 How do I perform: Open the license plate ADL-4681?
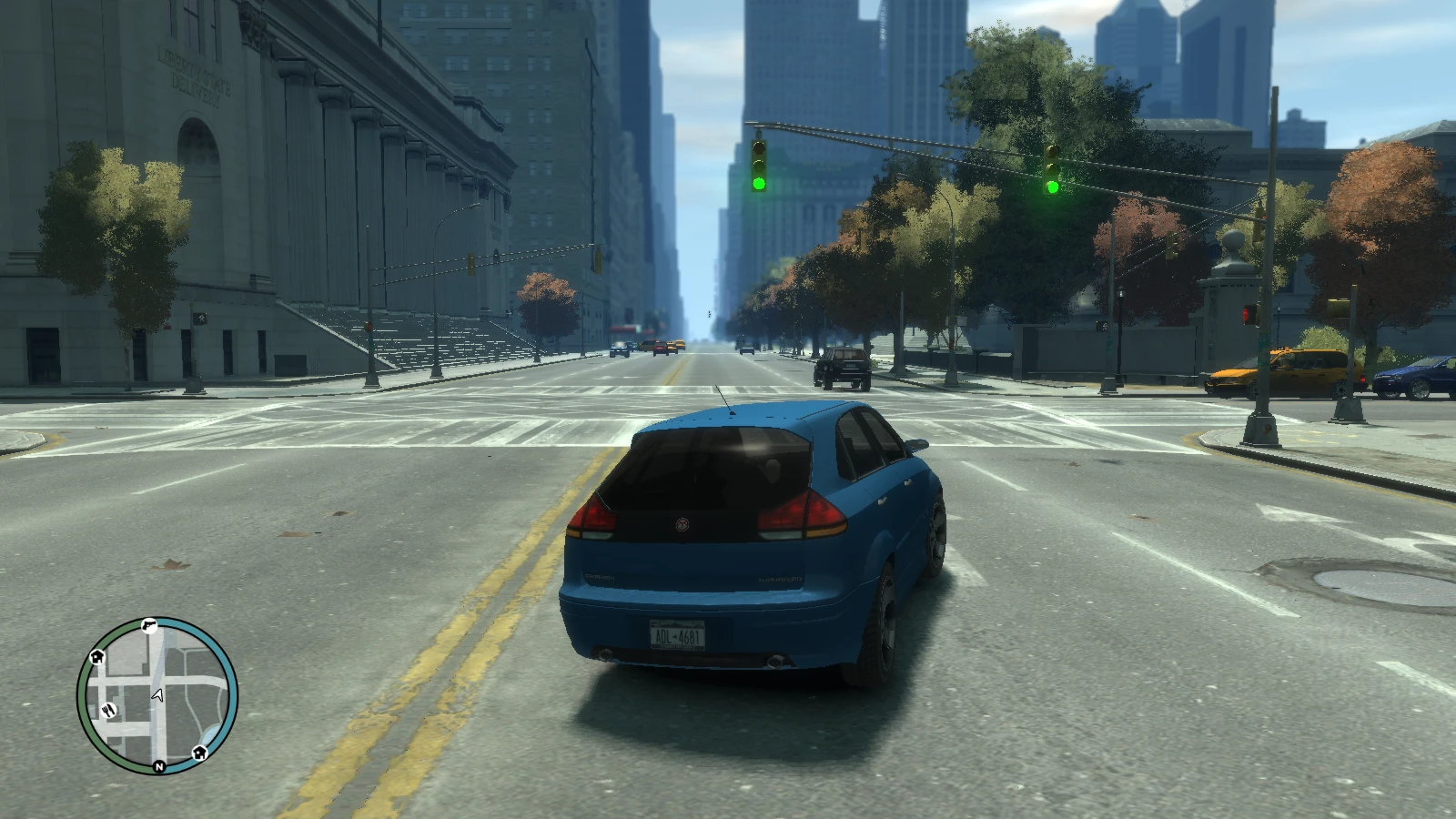coord(678,635)
